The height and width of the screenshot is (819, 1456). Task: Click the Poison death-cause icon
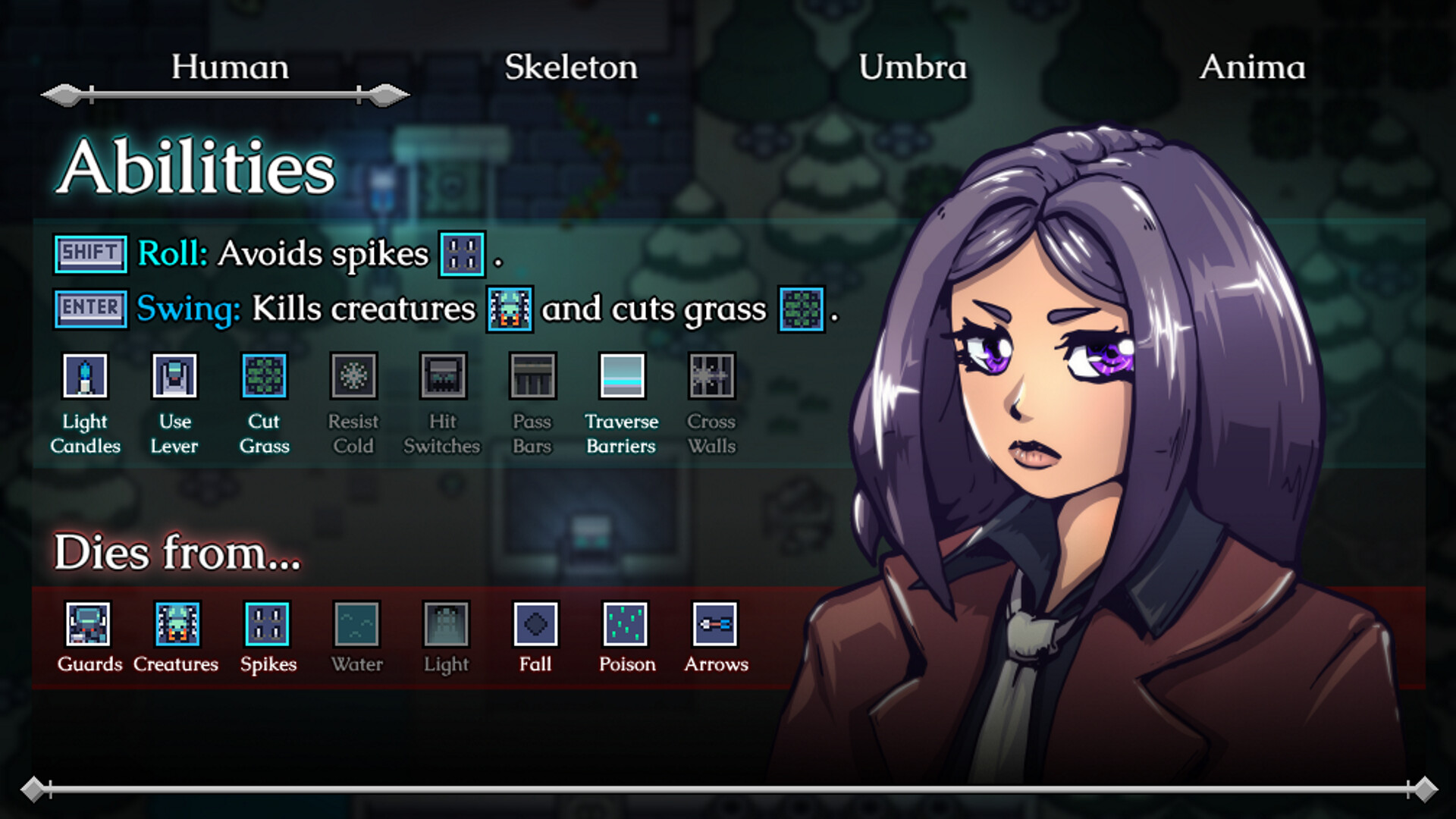tap(626, 624)
